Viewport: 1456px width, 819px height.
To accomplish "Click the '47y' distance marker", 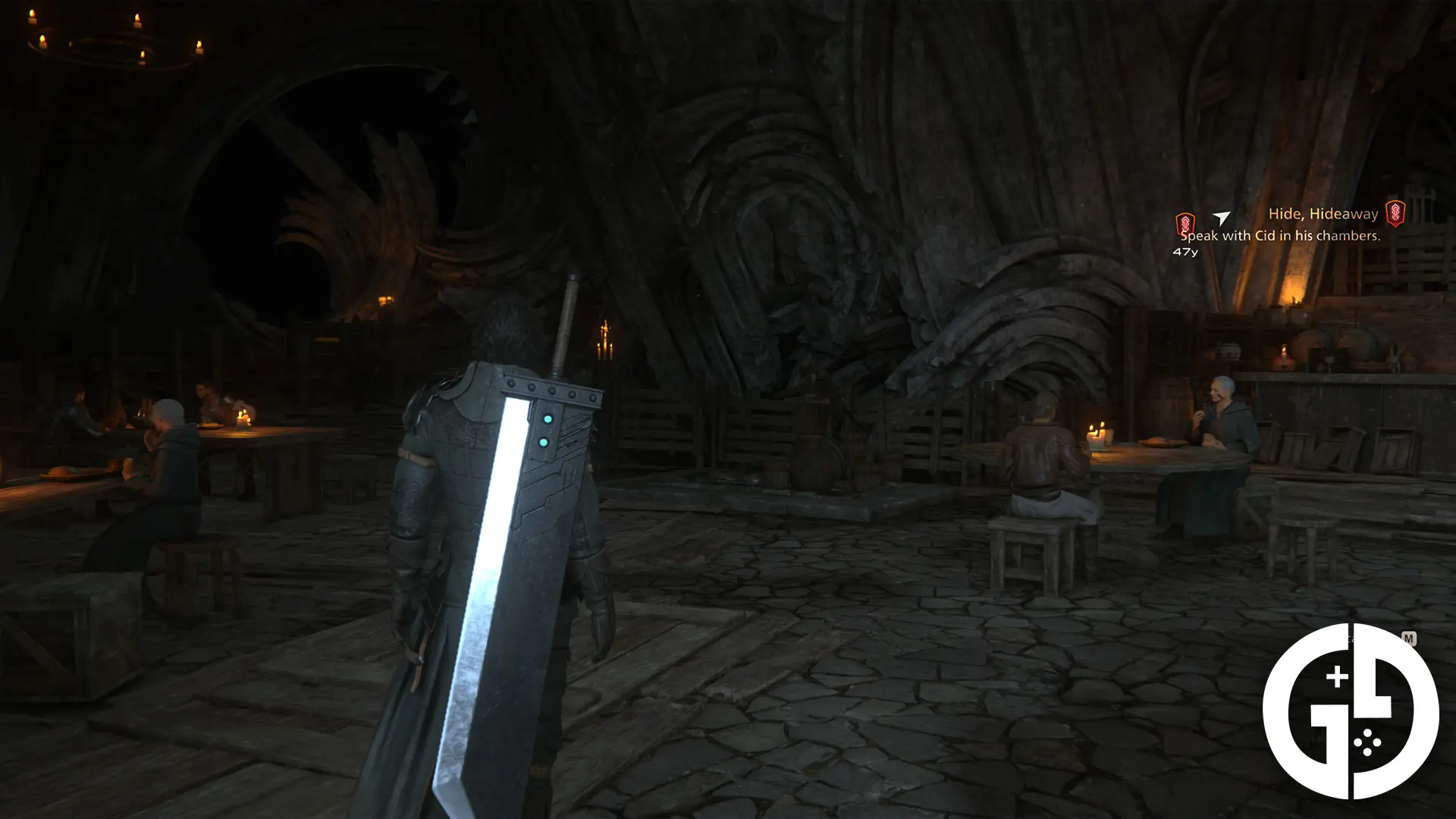I will click(x=1186, y=251).
